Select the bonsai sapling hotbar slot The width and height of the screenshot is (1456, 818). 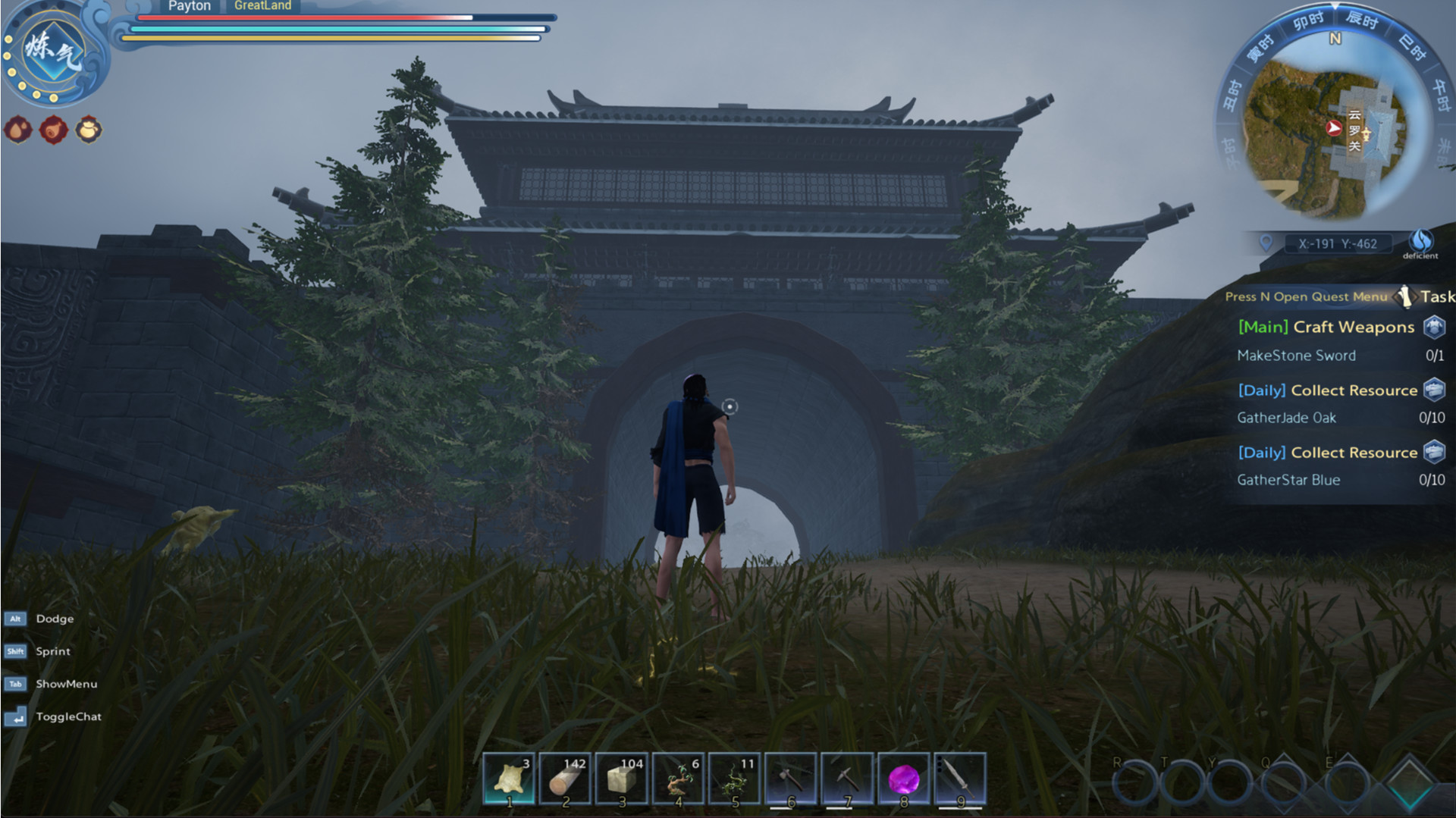pyautogui.click(x=678, y=779)
